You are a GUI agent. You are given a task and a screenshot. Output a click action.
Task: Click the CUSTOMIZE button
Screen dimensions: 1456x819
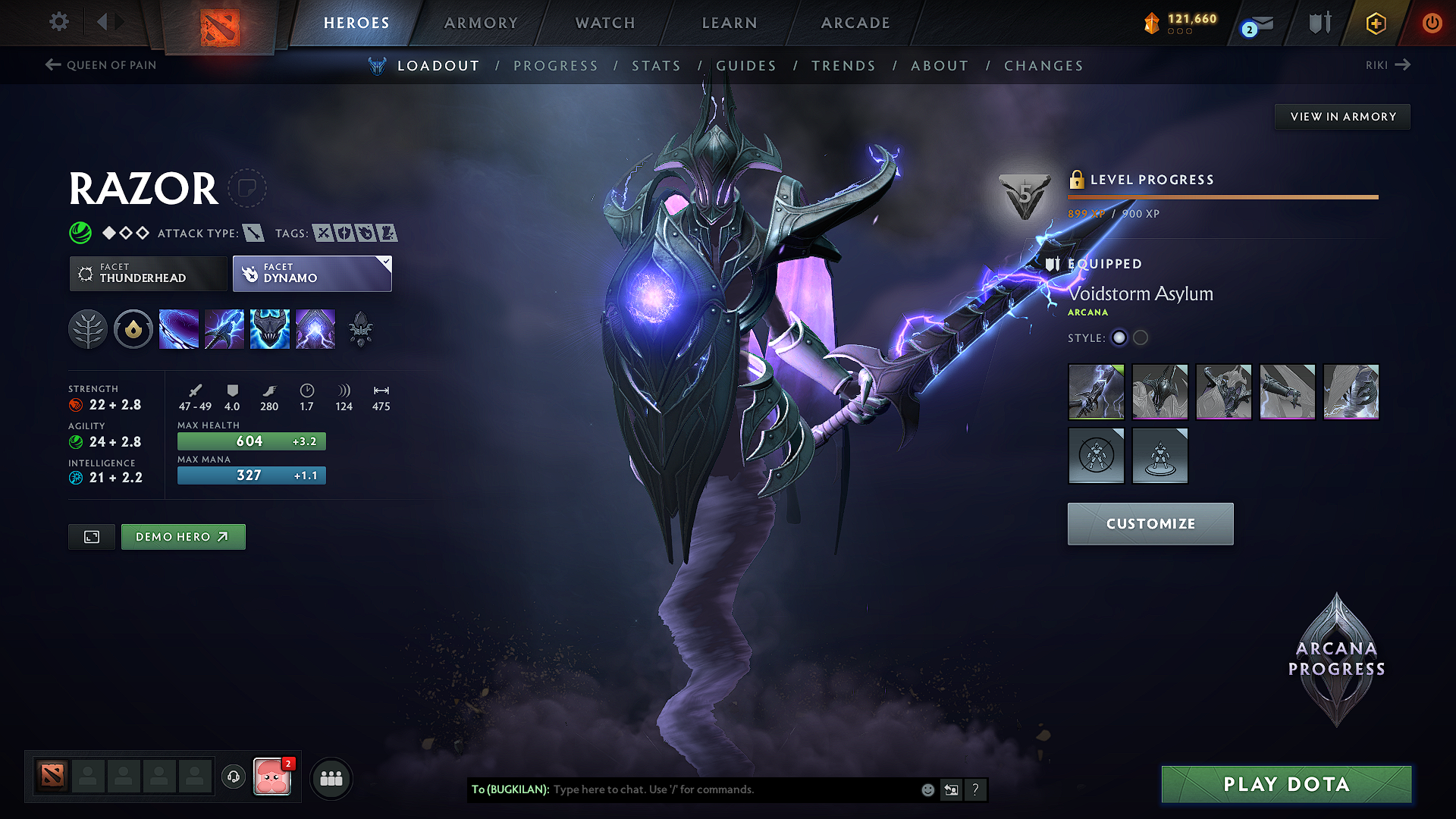point(1150,523)
